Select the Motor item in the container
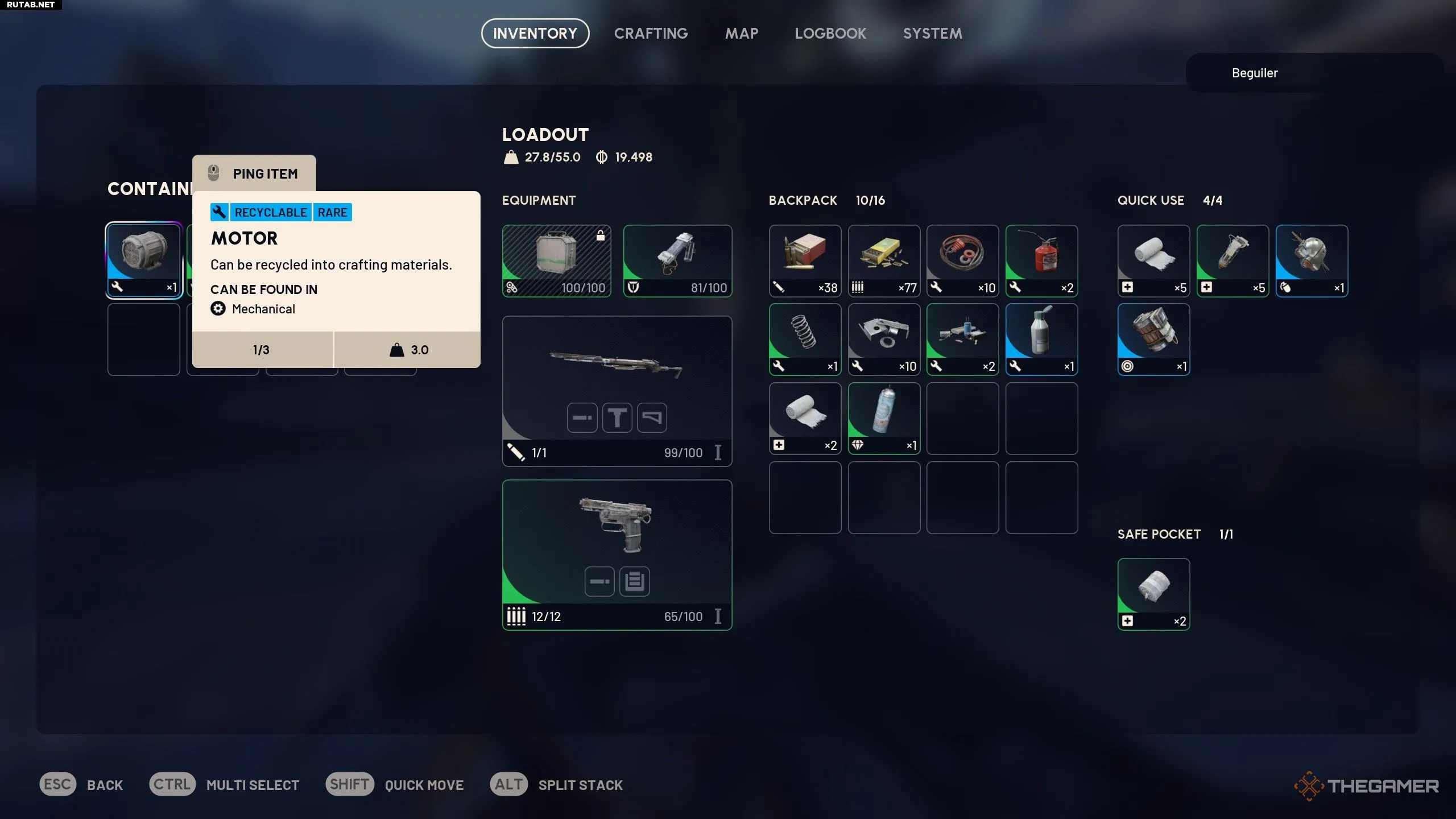Screen dimensions: 1456x819 [144, 260]
